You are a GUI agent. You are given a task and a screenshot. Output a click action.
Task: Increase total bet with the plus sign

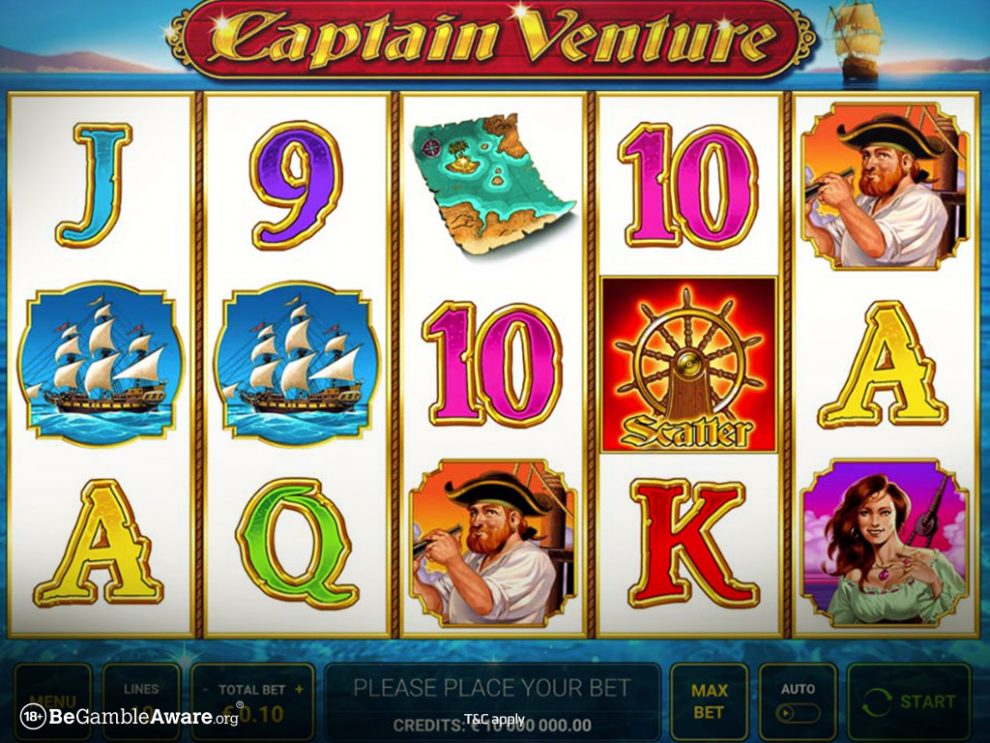click(299, 689)
